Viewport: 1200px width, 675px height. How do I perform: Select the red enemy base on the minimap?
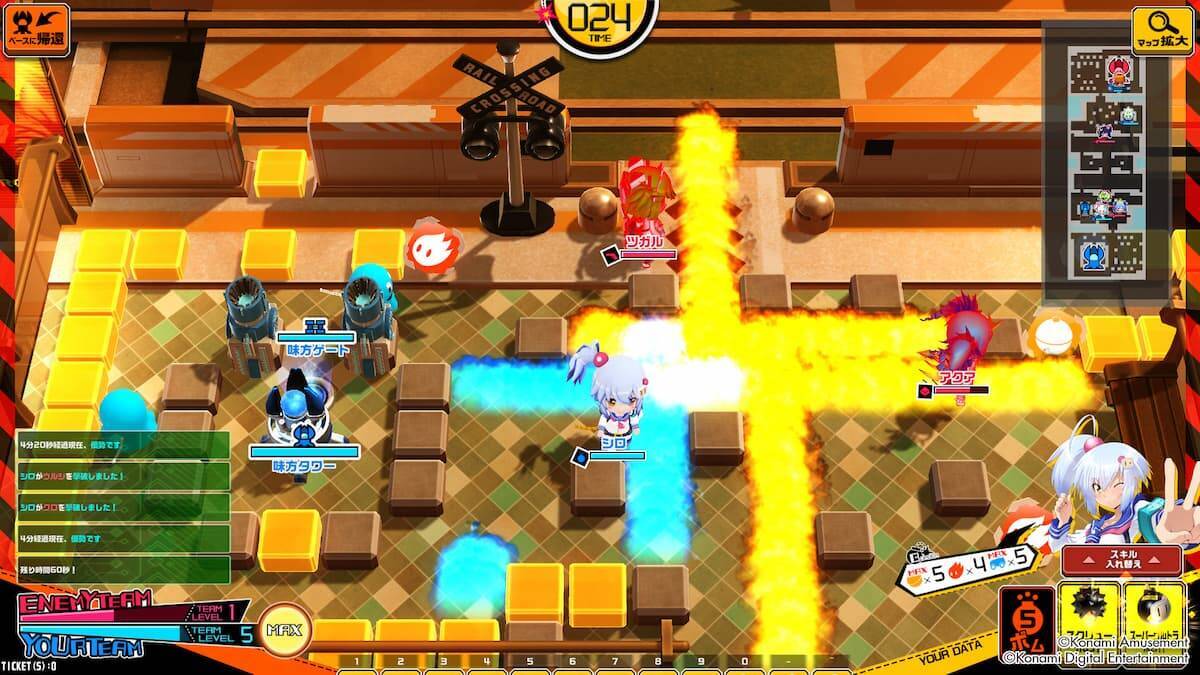(x=1117, y=70)
